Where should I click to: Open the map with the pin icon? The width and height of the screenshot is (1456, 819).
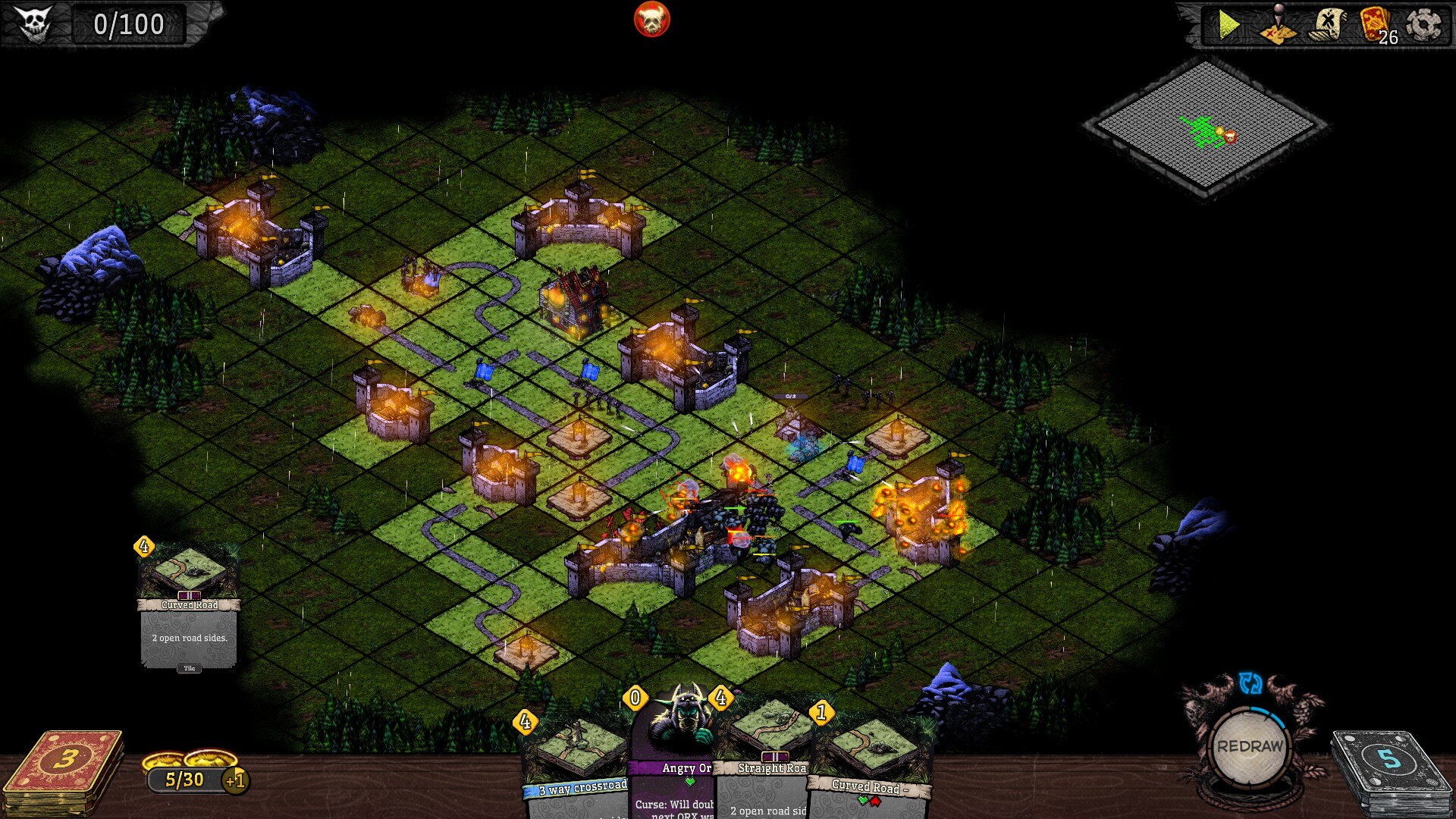click(1278, 26)
